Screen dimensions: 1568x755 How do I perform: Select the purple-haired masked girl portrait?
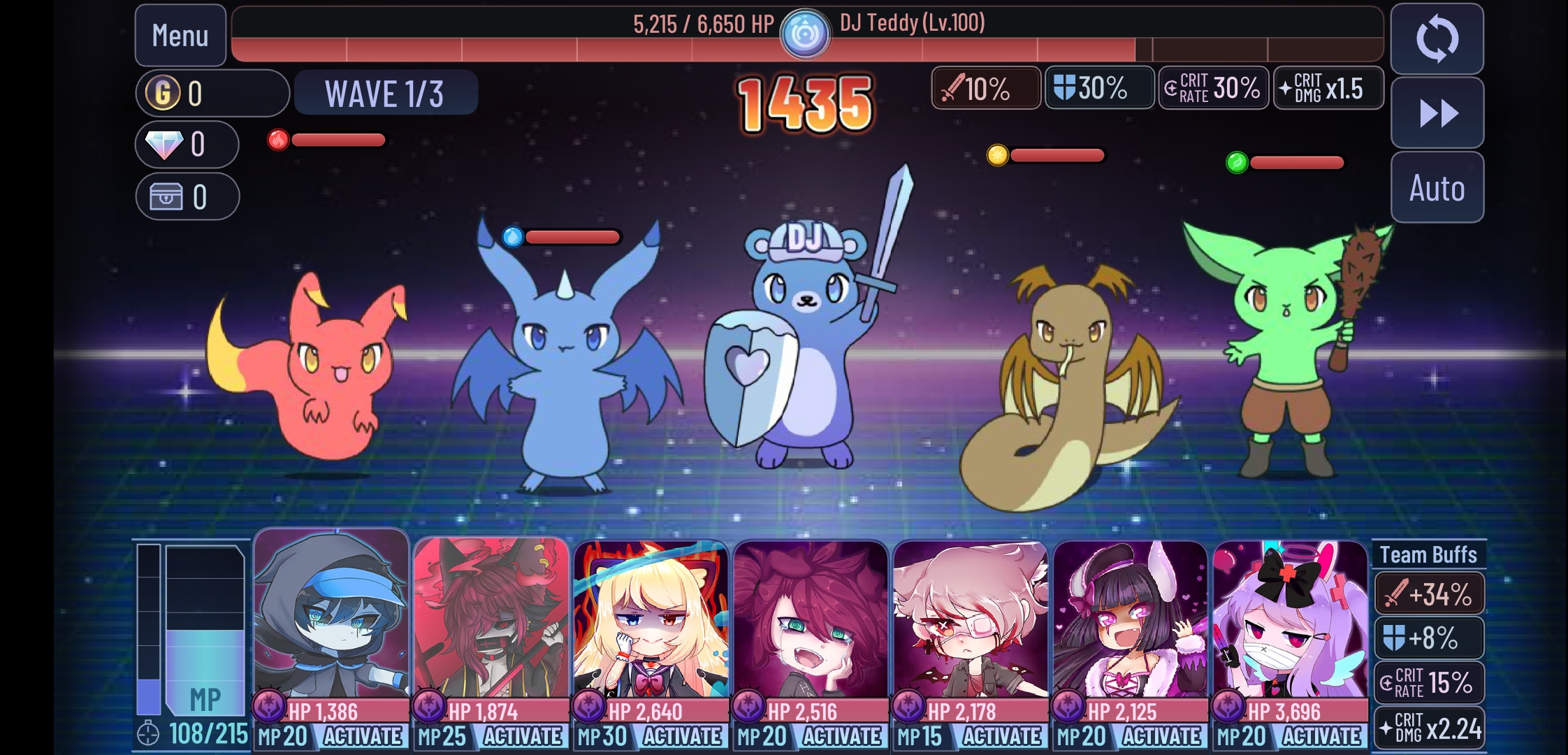[1290, 619]
